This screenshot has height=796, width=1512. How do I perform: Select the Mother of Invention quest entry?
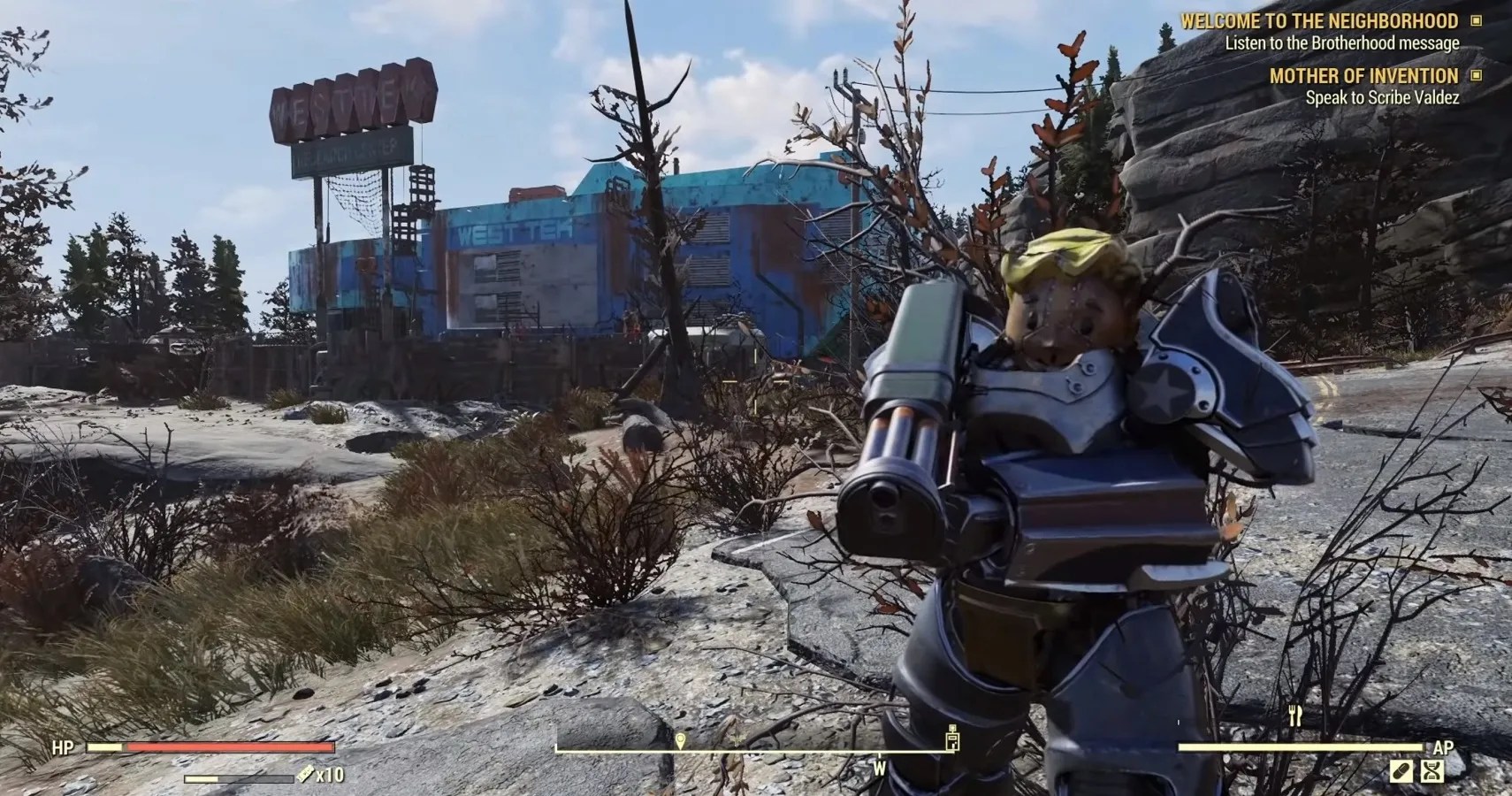click(1364, 76)
